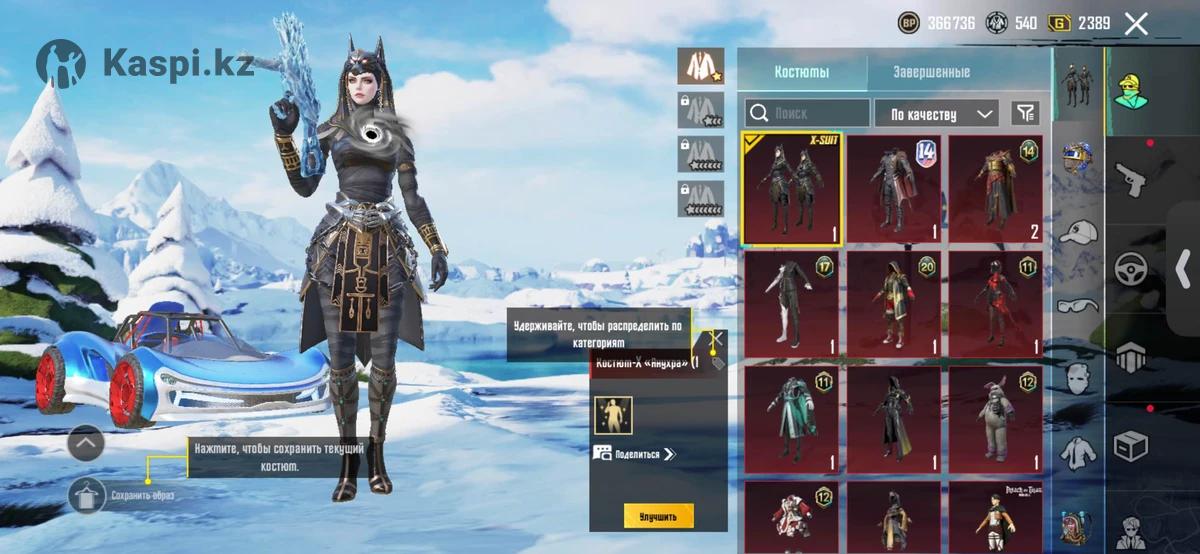Share the costume via Поделиться
This screenshot has height=554, width=1200.
click(636, 453)
